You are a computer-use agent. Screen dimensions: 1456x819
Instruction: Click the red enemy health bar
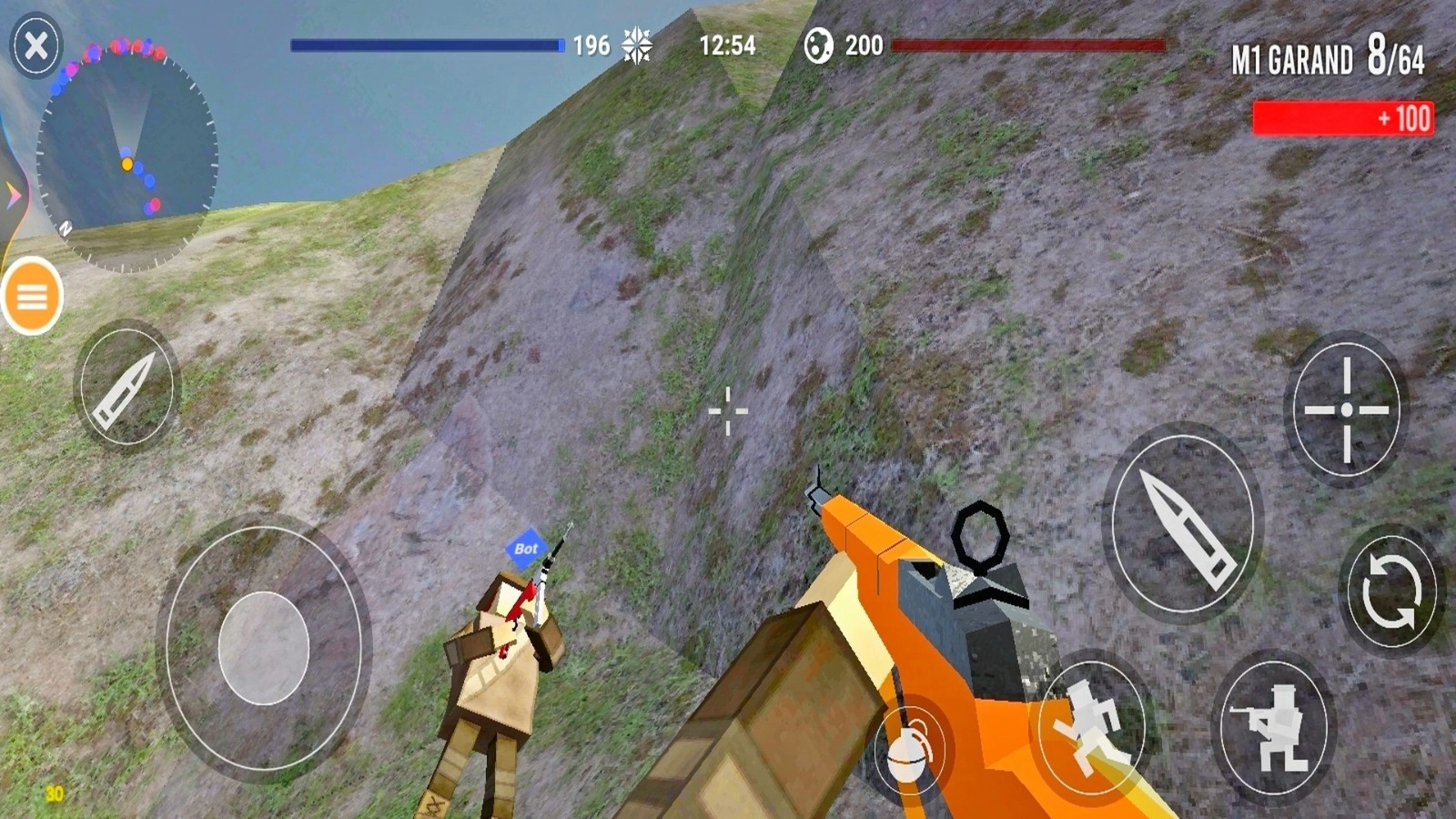tap(1028, 44)
